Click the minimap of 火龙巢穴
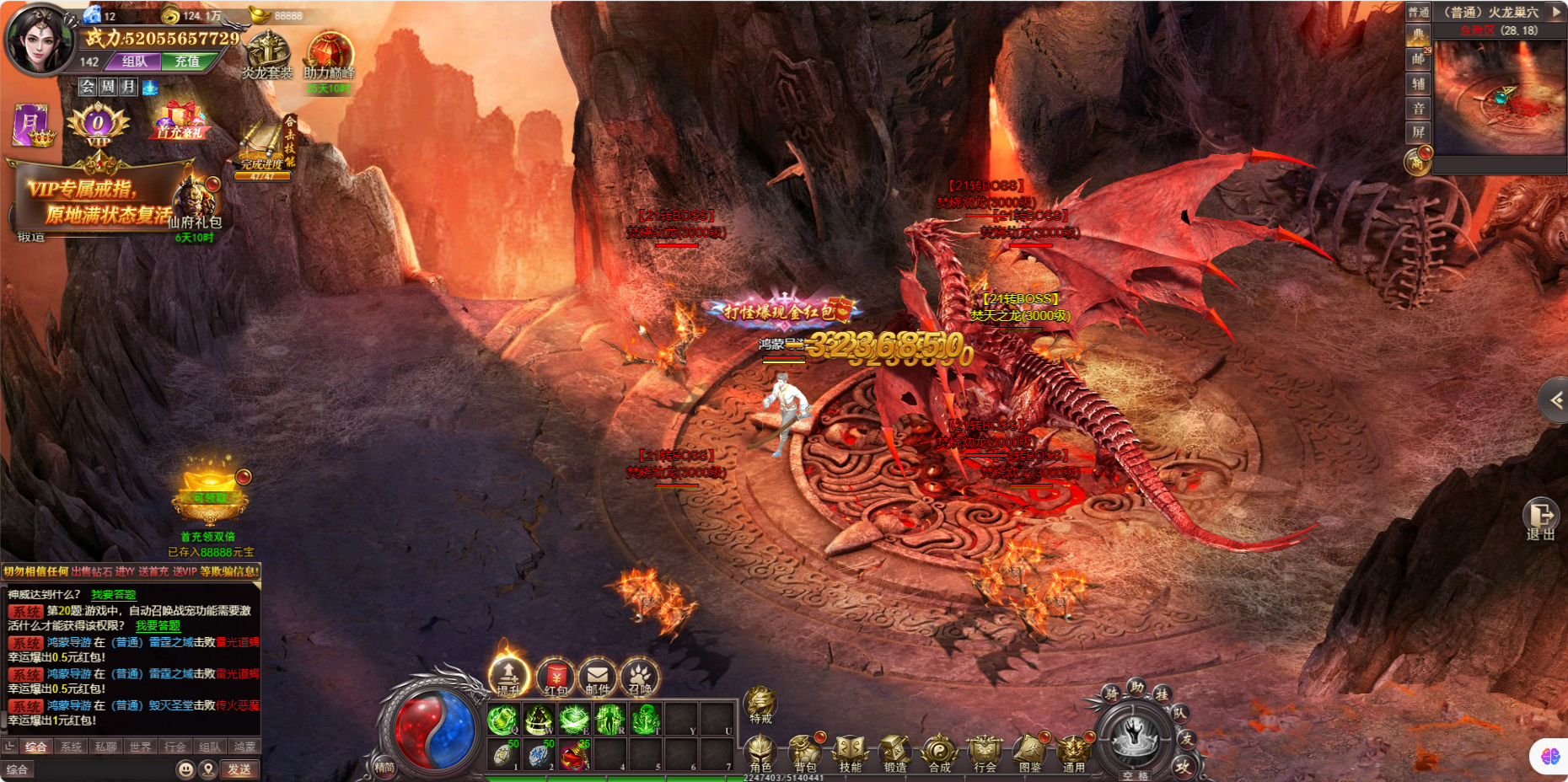The height and width of the screenshot is (782, 1568). pyautogui.click(x=1500, y=97)
